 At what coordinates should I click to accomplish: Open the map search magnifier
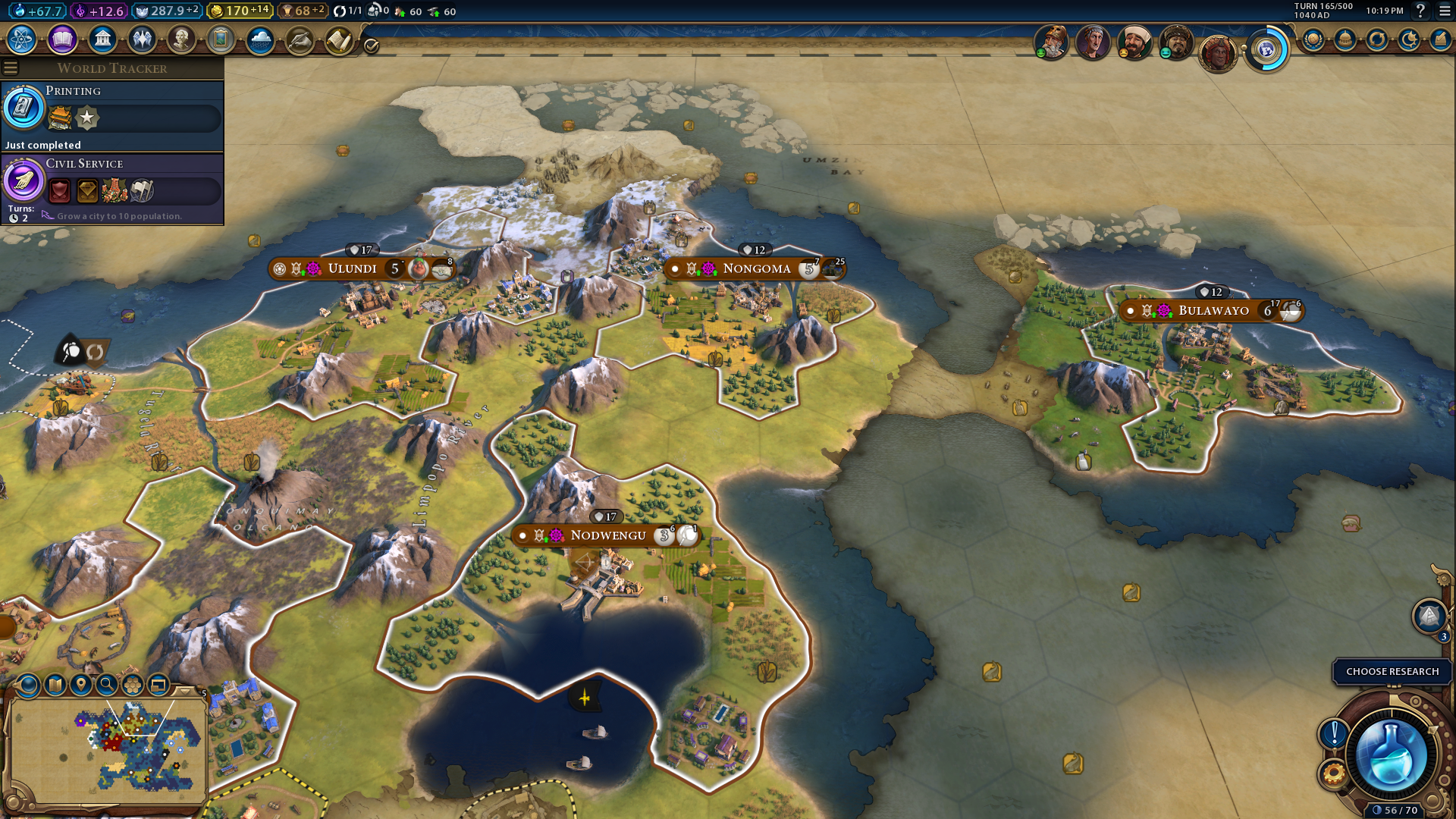[x=107, y=685]
